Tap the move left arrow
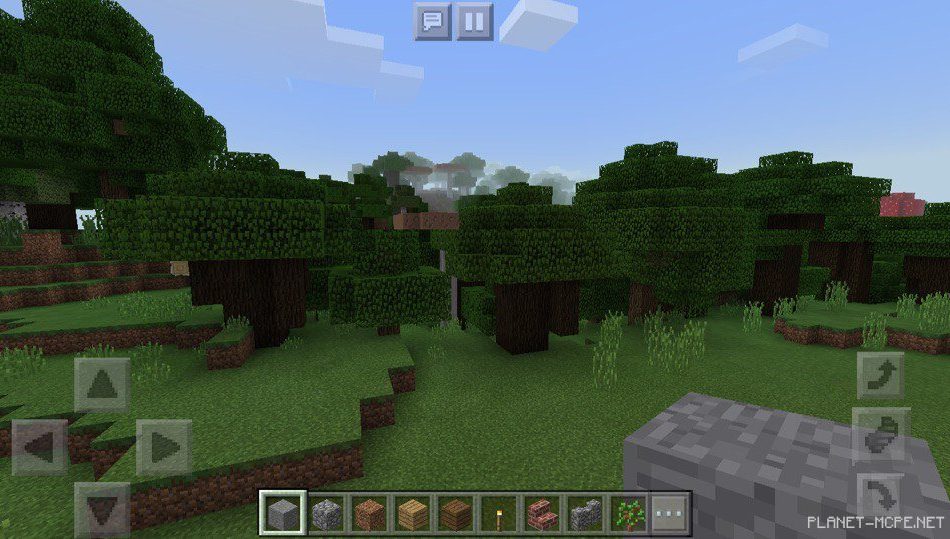The image size is (950, 539). click(x=40, y=447)
